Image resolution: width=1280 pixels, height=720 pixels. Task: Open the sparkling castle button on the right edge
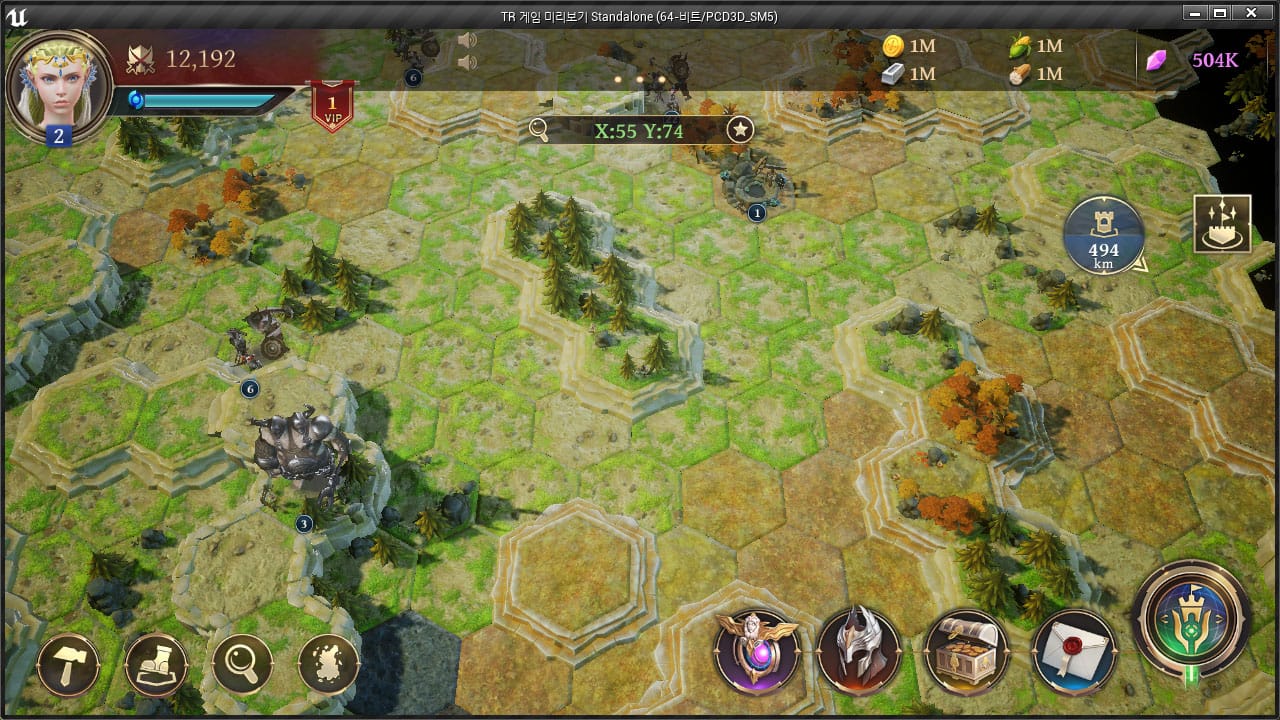(x=1222, y=223)
